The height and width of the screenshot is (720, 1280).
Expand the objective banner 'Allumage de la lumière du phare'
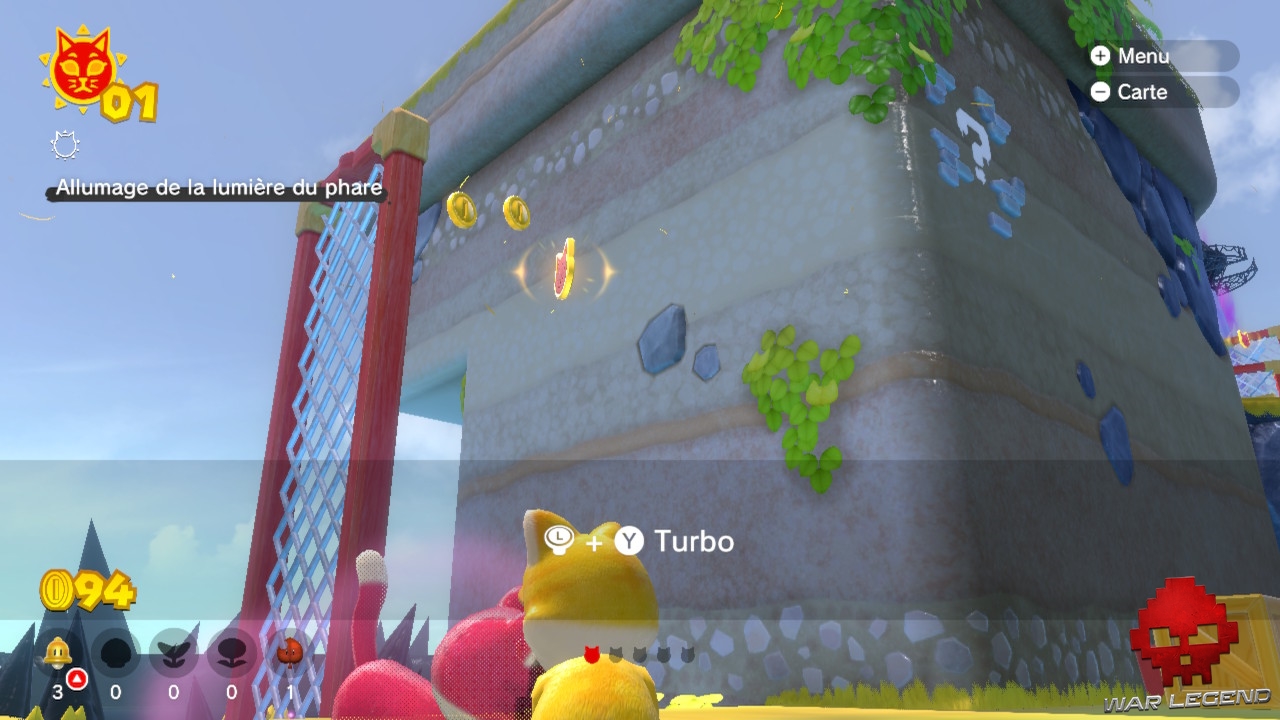216,186
